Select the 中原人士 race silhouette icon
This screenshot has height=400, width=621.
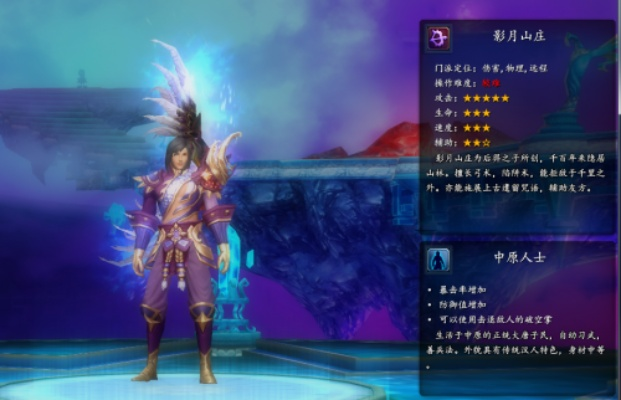pyautogui.click(x=438, y=260)
